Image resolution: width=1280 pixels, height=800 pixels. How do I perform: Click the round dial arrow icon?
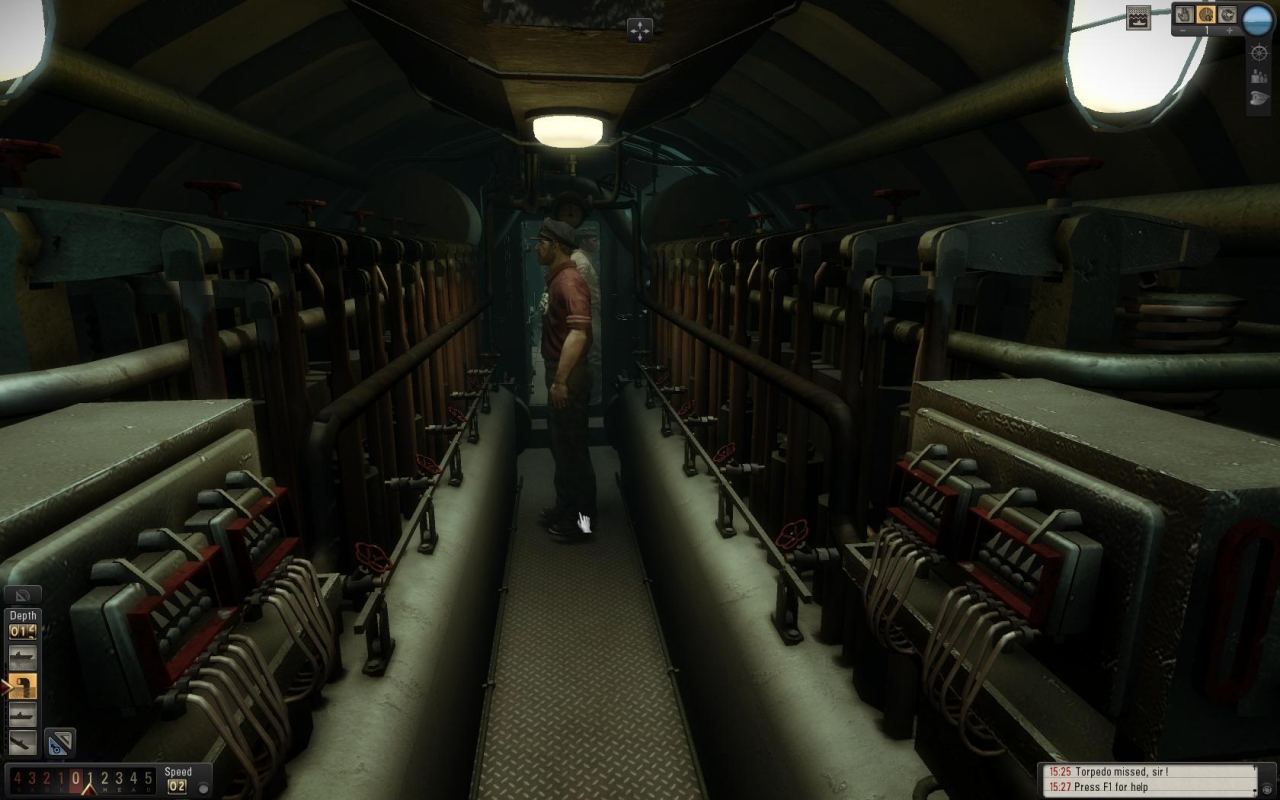coord(1227,15)
